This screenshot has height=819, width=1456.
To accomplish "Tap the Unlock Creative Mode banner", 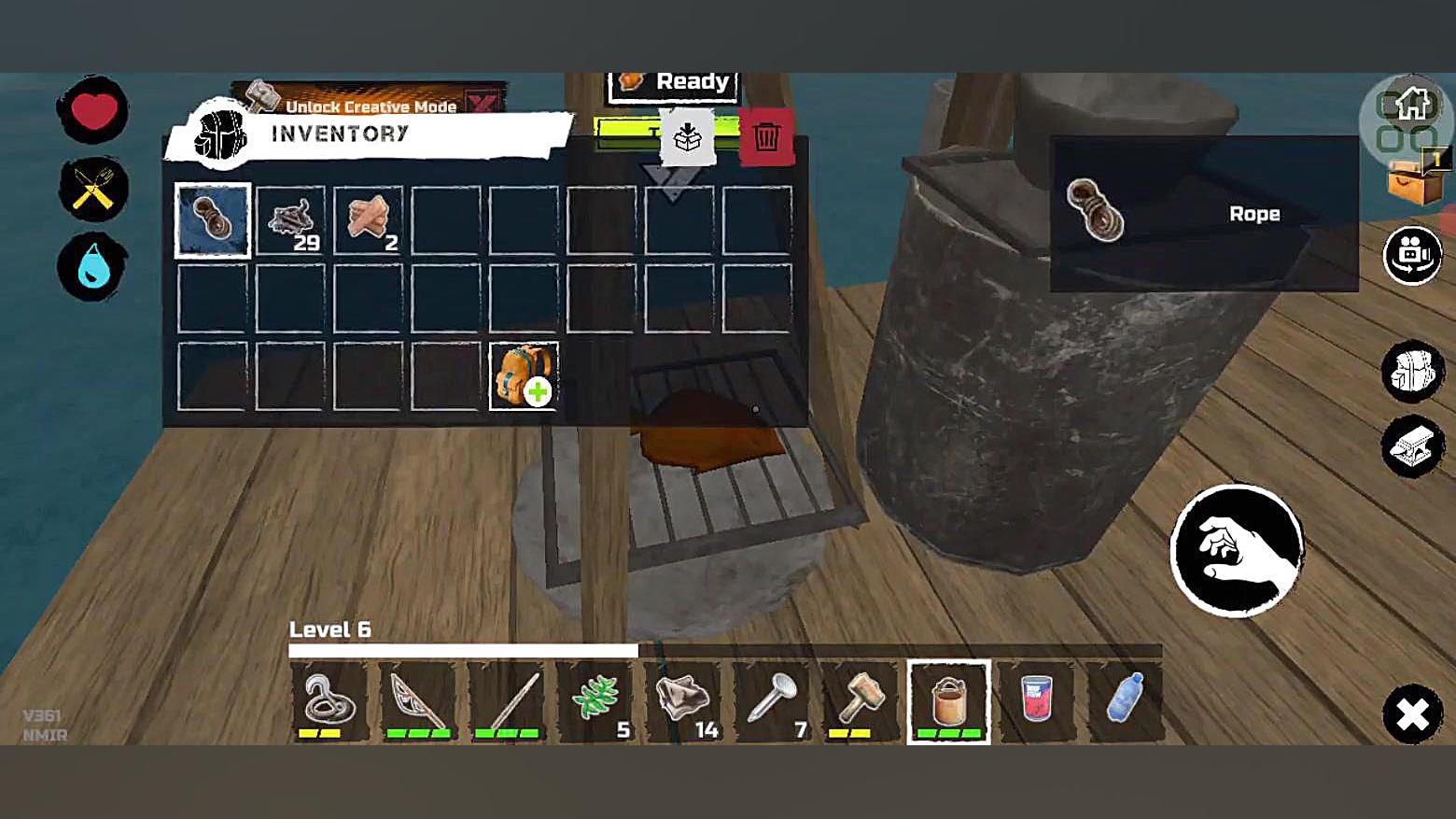I will coord(370,103).
